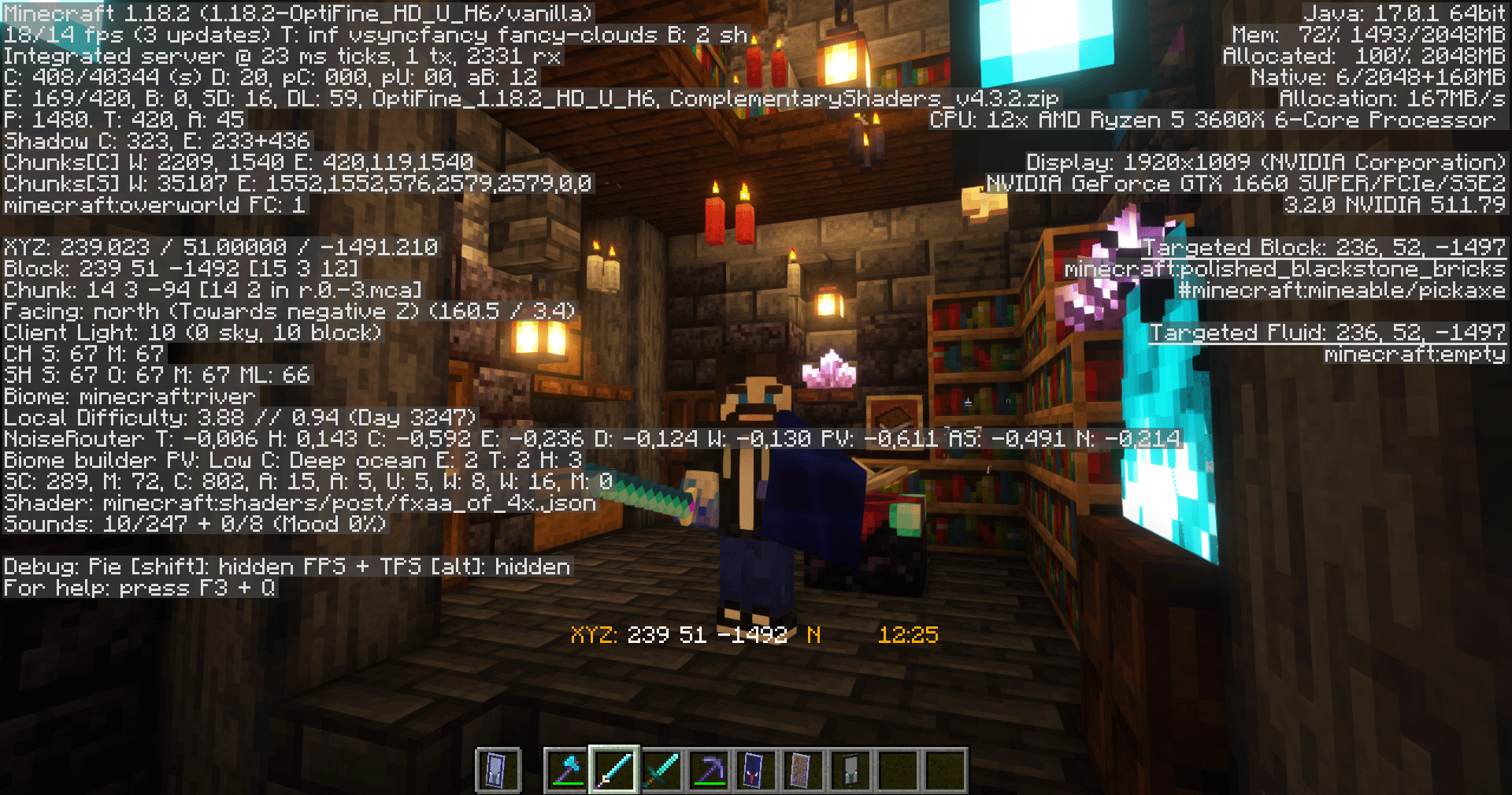Select the gray banner in hotbar slot seven

[x=850, y=770]
